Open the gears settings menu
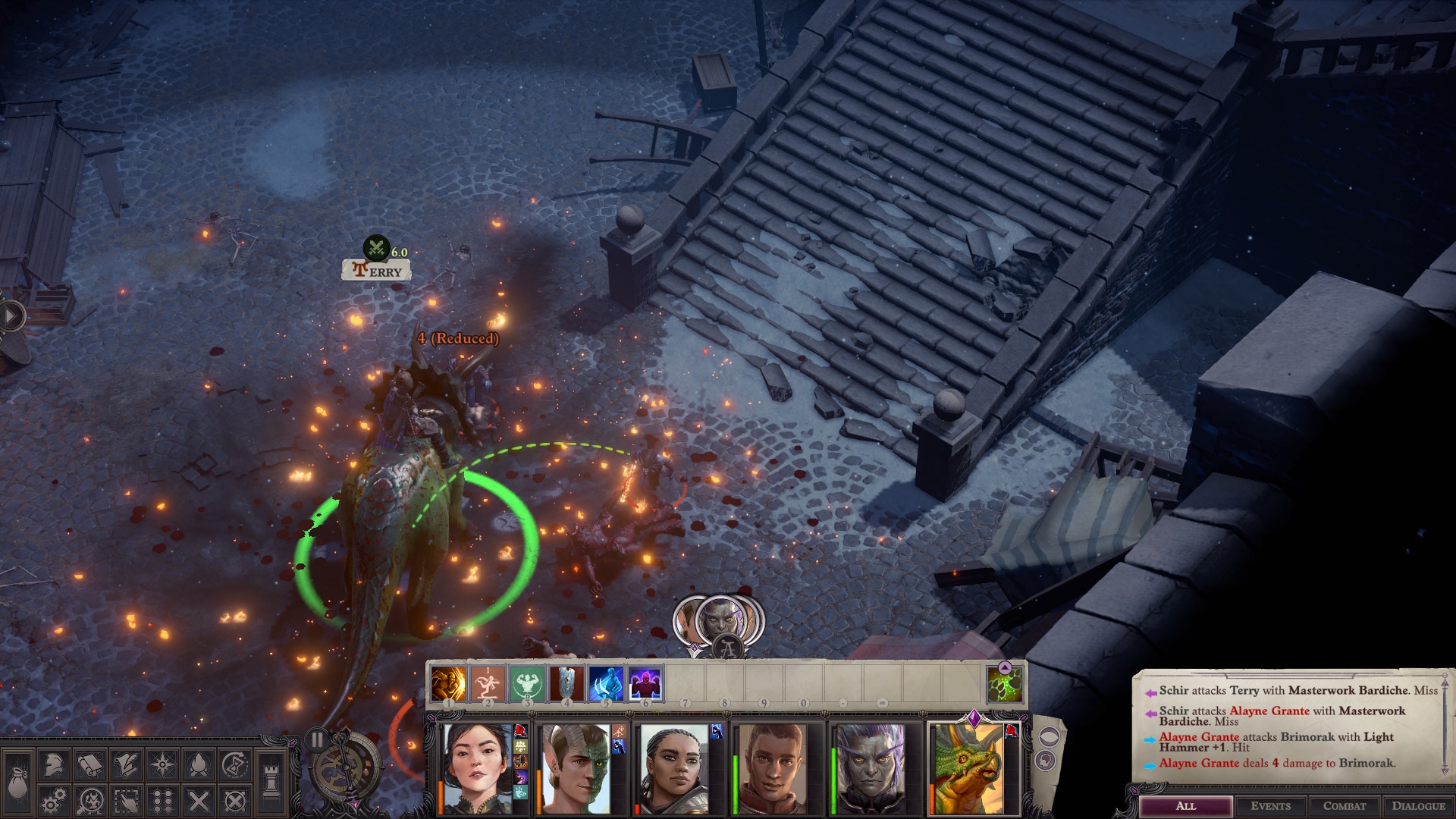This screenshot has width=1456, height=819. click(x=53, y=801)
